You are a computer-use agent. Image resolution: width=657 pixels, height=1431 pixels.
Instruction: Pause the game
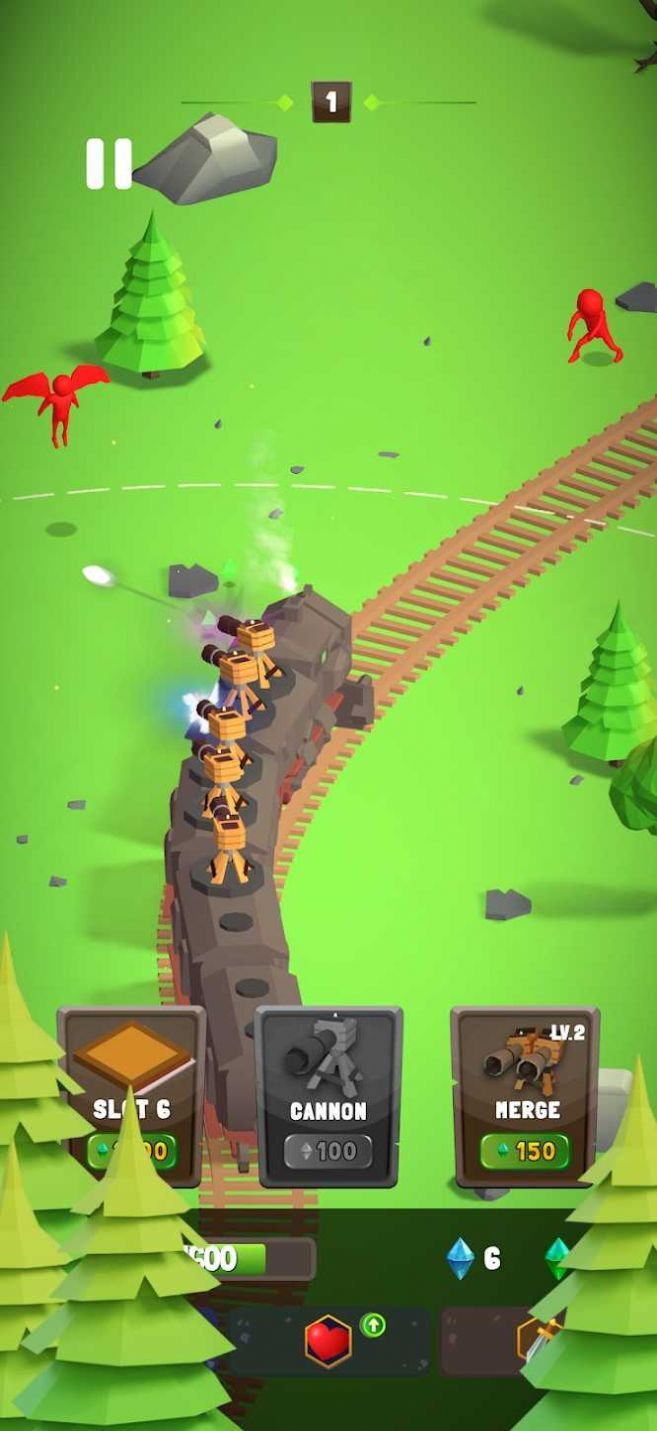(108, 164)
